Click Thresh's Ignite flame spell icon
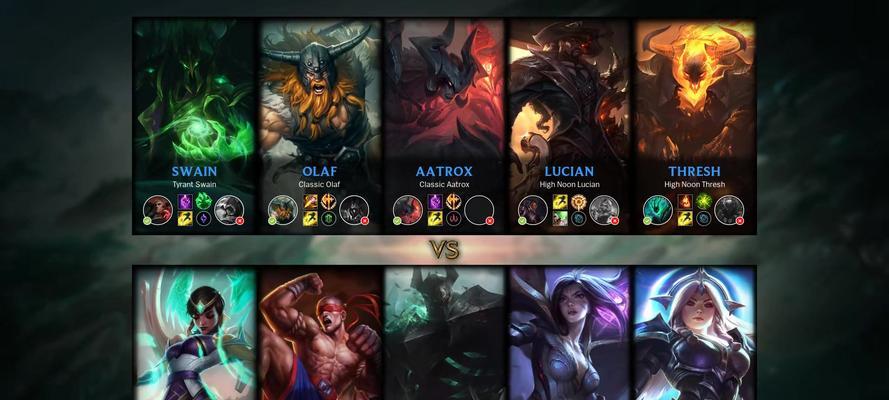 click(x=685, y=202)
